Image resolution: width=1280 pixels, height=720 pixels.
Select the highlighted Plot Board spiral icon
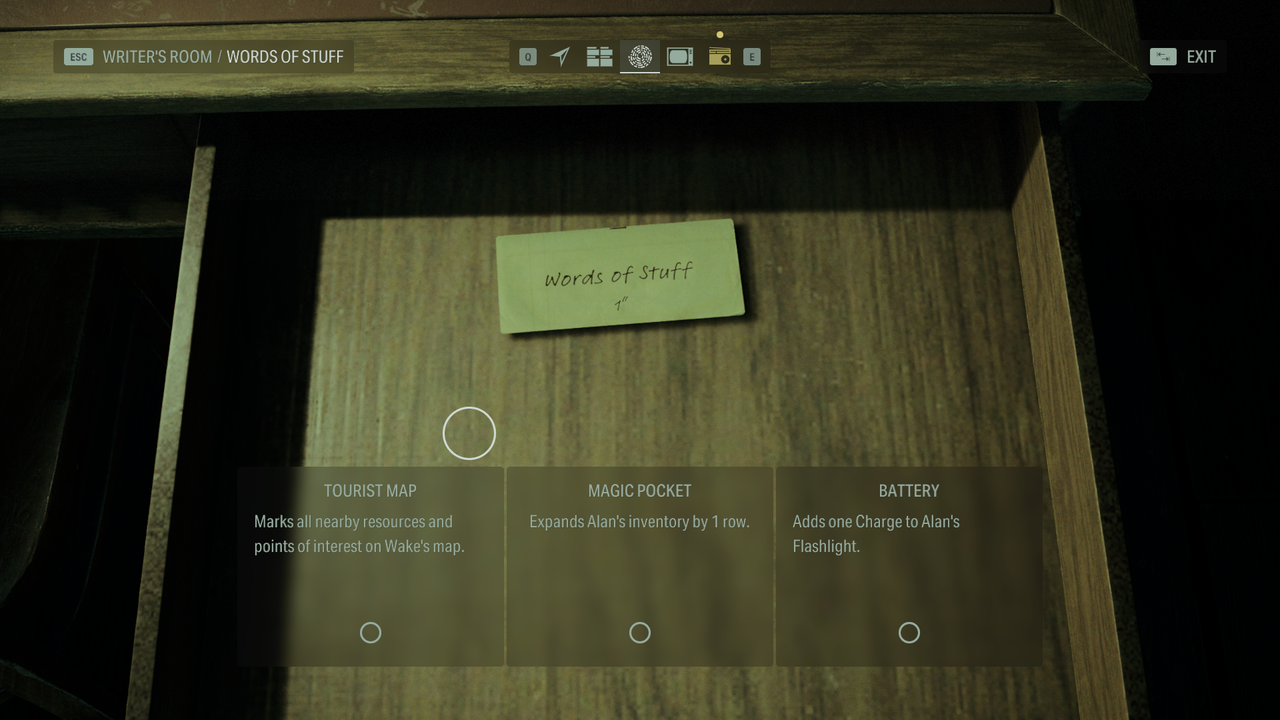(640, 57)
